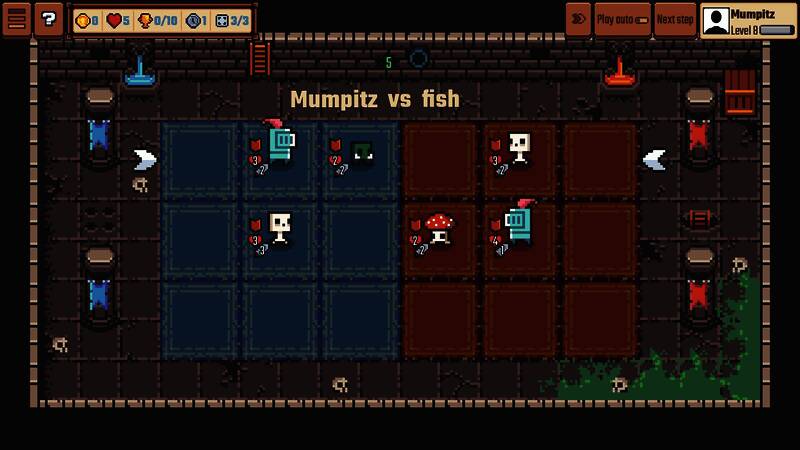Screen dimensions: 800x450
Task: Click the fast-forward double arrow button
Action: (578, 19)
